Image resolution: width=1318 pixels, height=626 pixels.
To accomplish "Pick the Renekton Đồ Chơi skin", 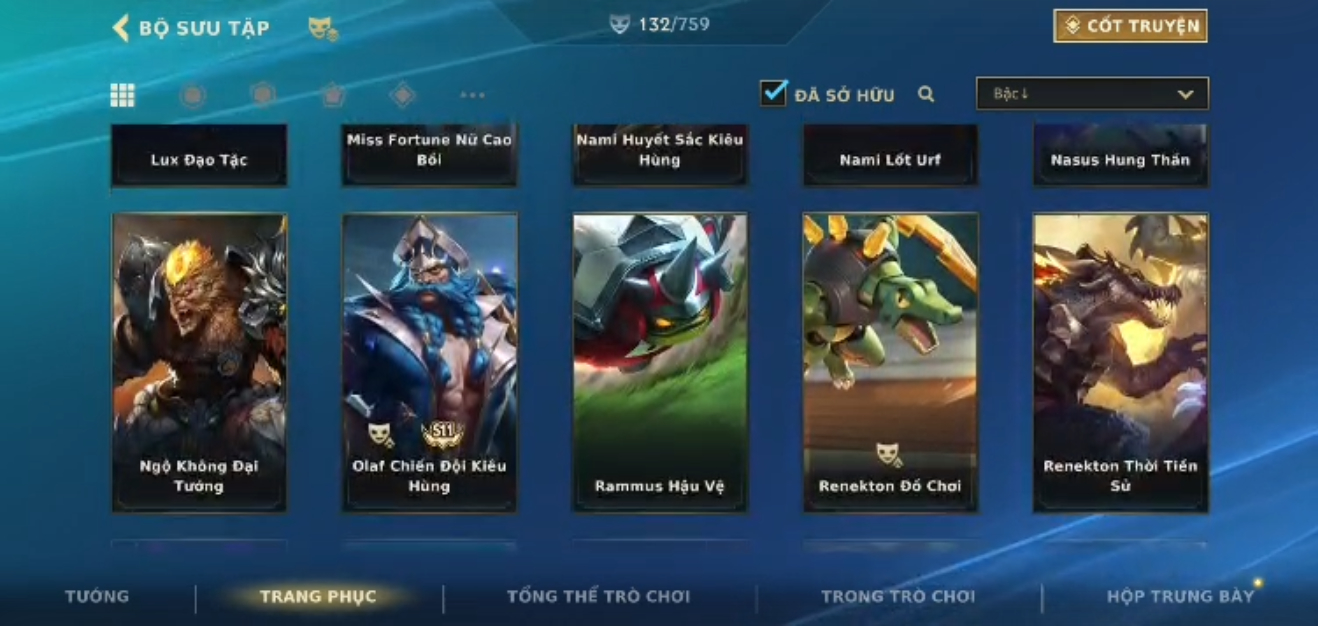I will [890, 362].
